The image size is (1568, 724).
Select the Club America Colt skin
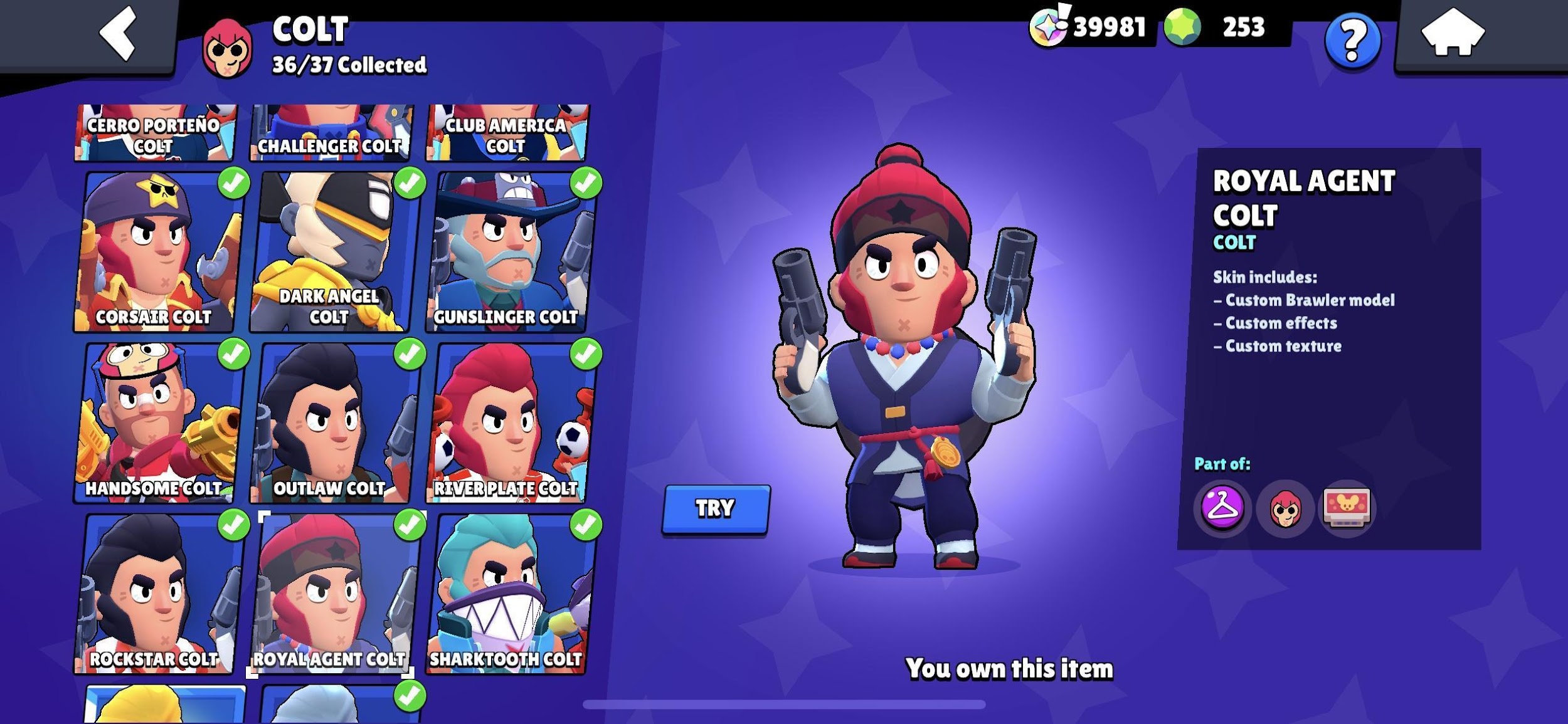click(506, 133)
